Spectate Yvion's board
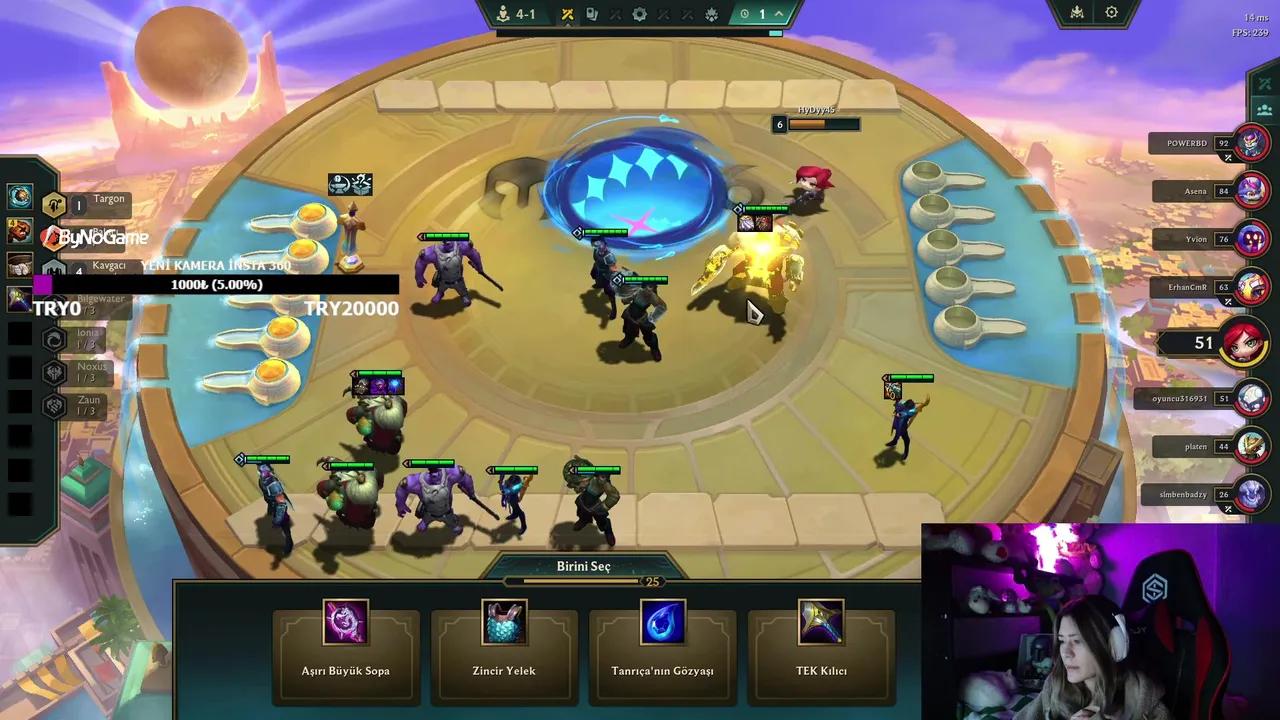The width and height of the screenshot is (1280, 720). [1251, 239]
